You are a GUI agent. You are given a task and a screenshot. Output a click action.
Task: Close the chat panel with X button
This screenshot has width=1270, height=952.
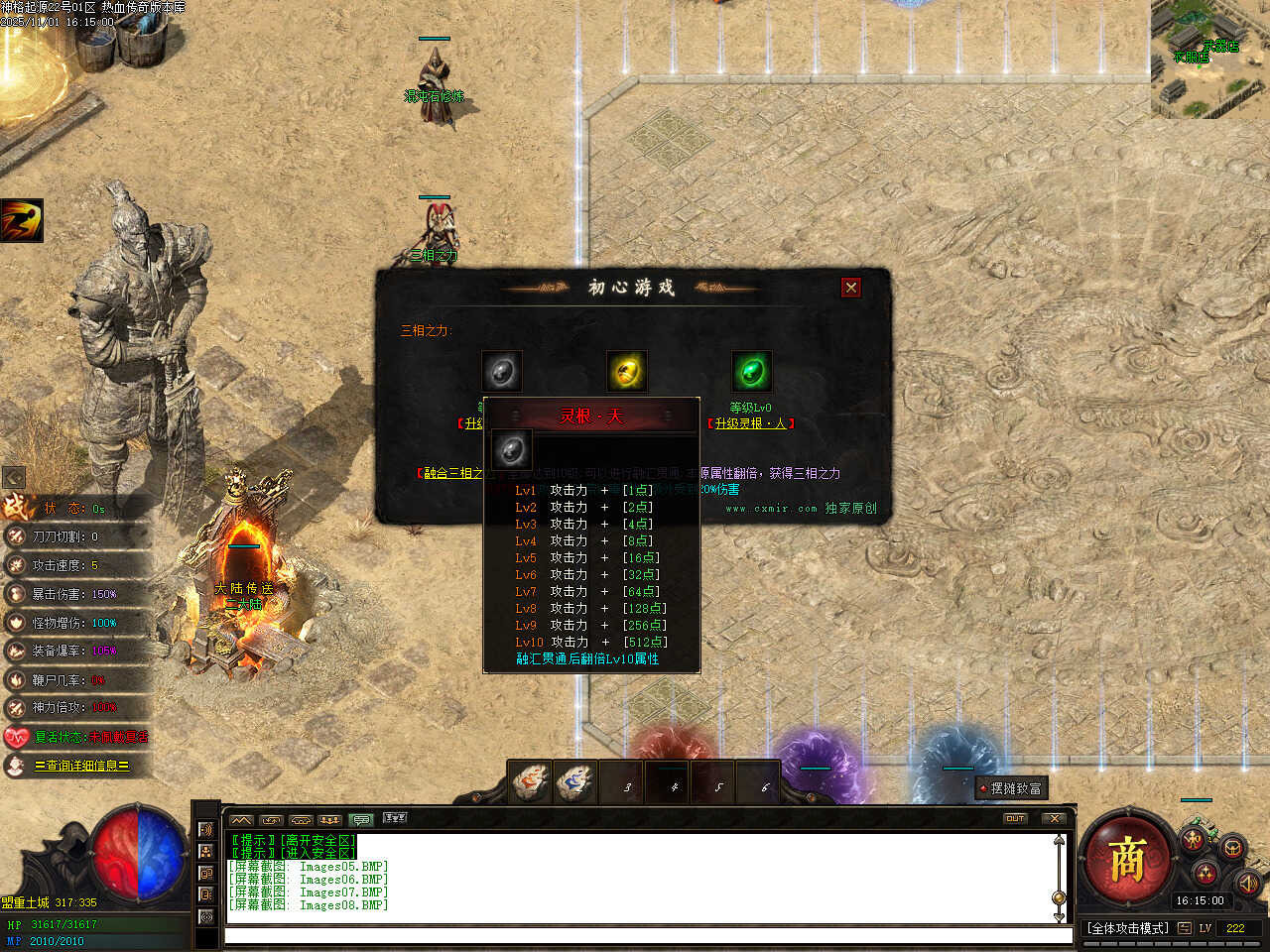[1054, 819]
